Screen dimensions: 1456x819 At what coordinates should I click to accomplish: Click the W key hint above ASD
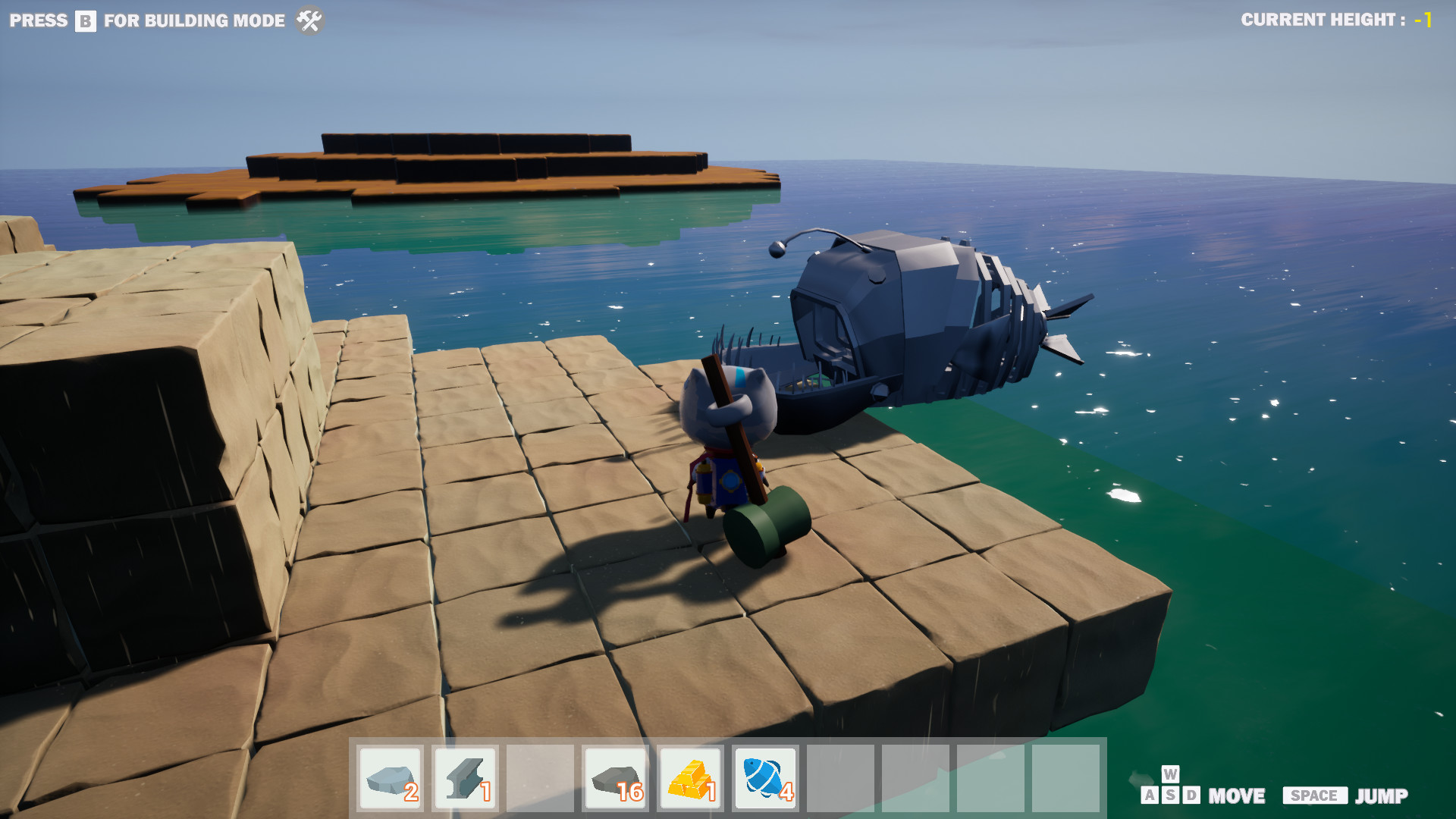(1169, 777)
